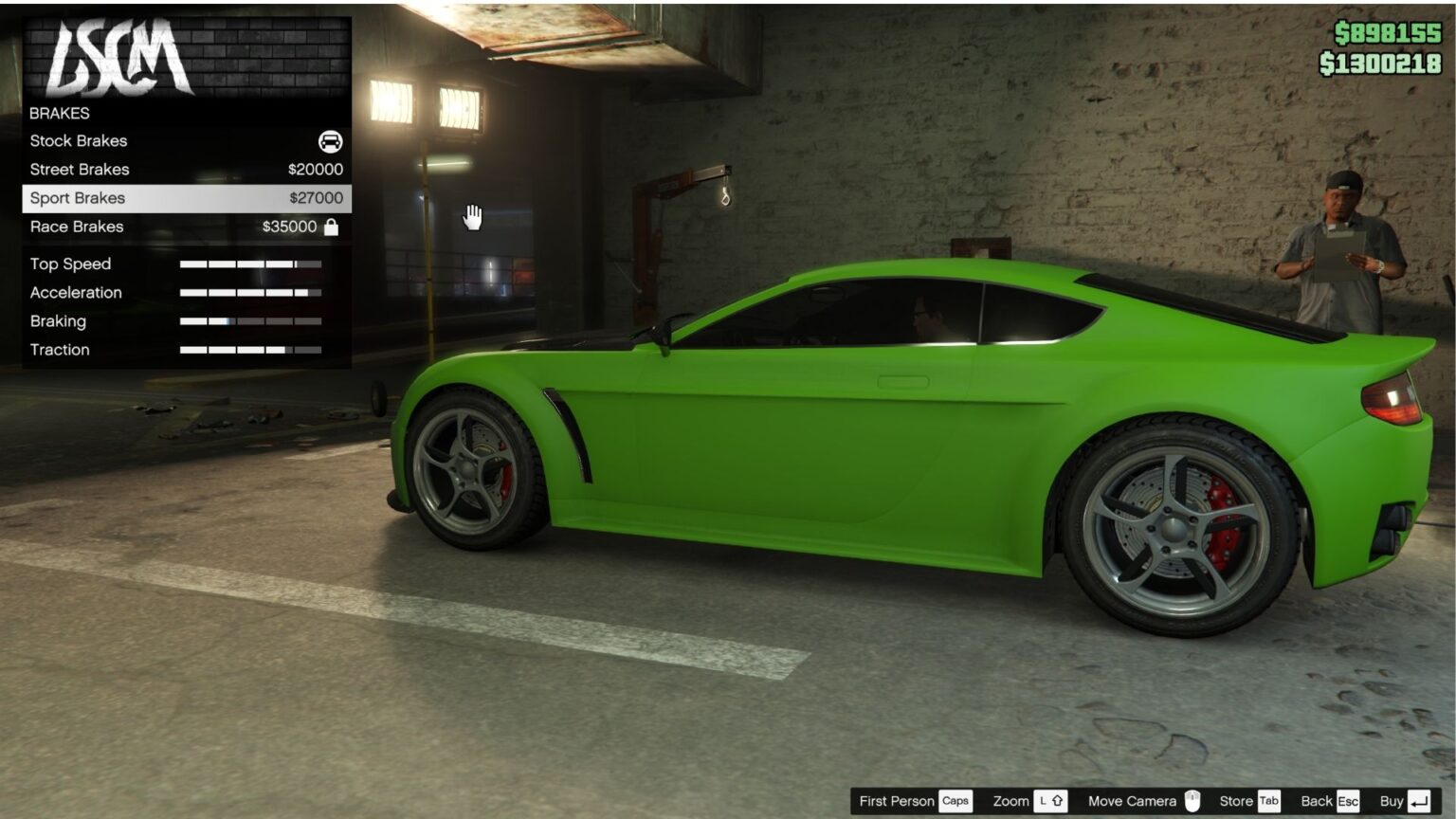
Task: Click Back to exit the menu
Action: tap(1317, 800)
